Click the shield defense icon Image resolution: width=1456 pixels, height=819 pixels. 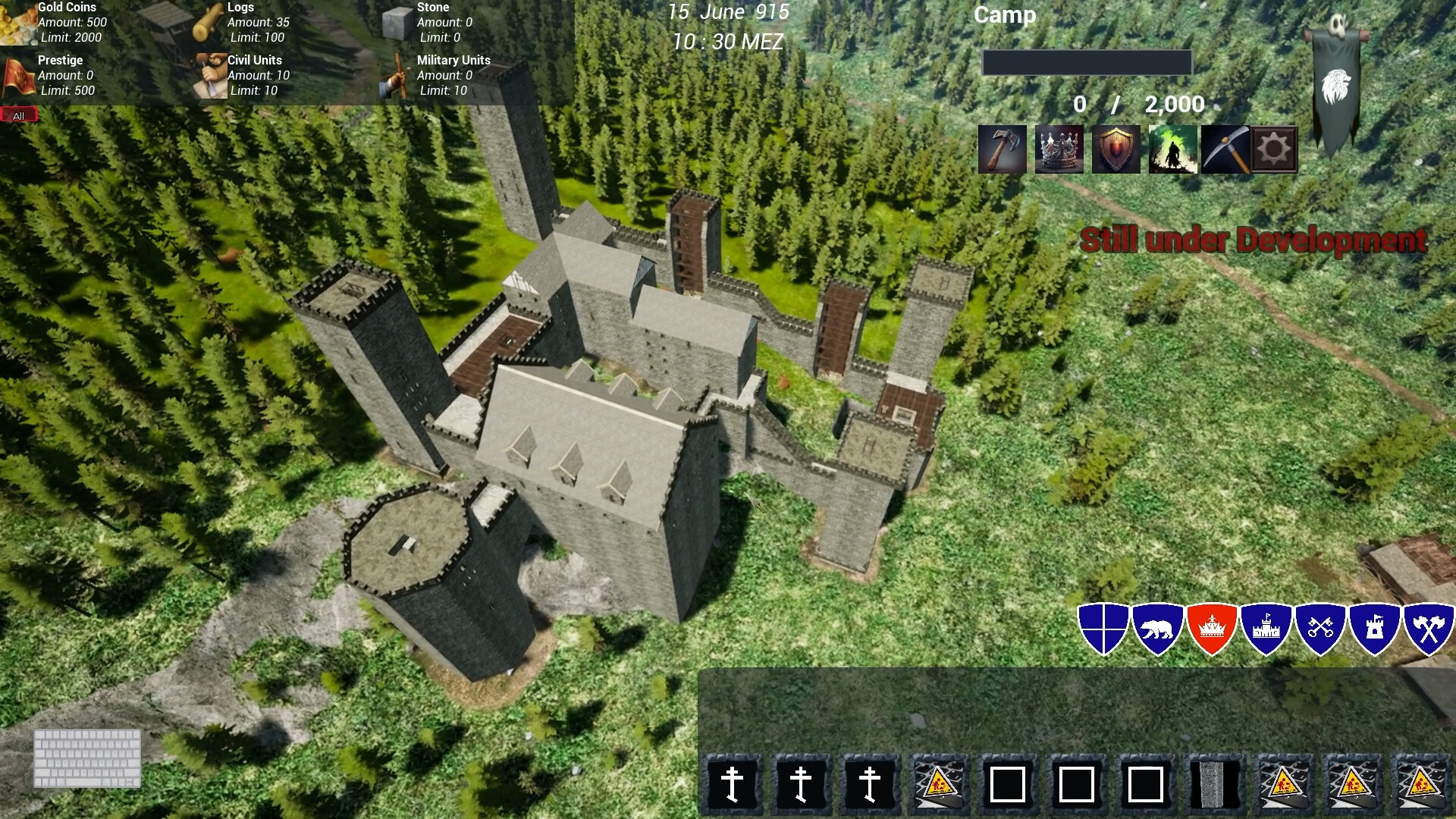(x=1116, y=149)
